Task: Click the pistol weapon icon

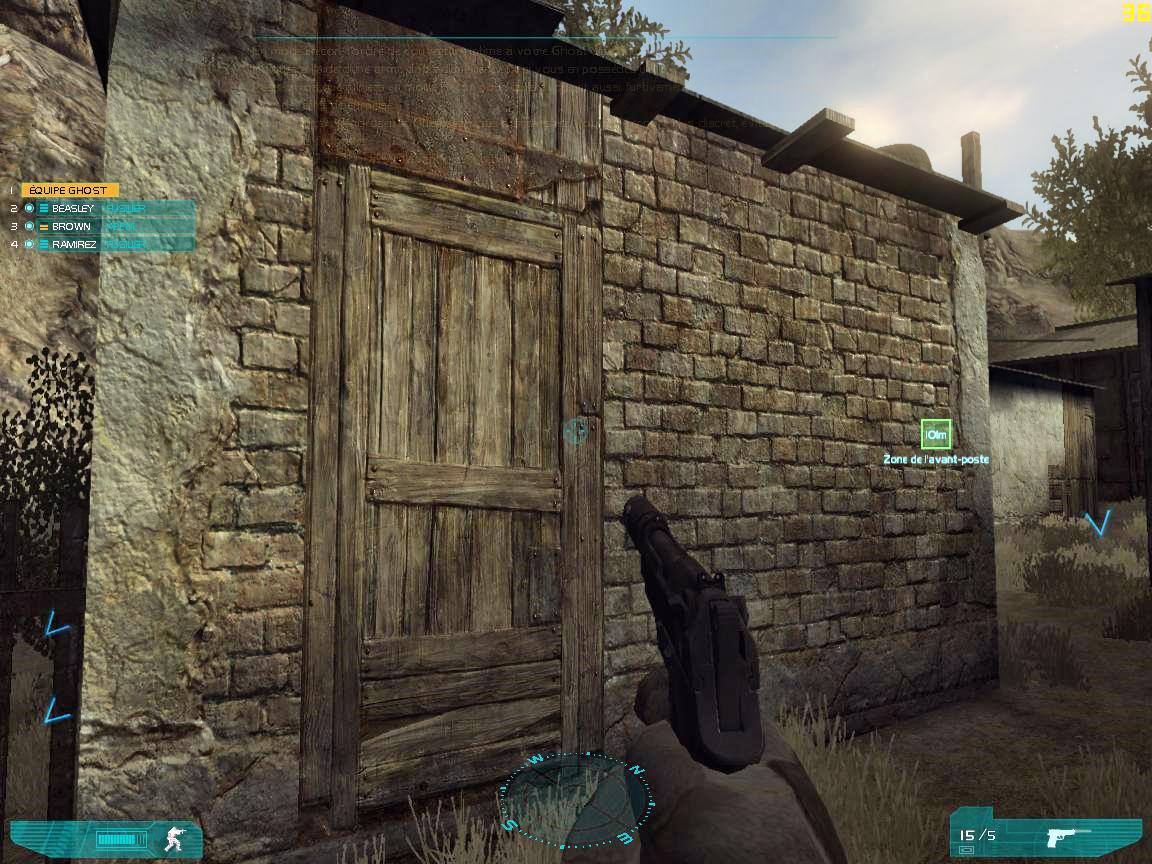Action: [1066, 836]
